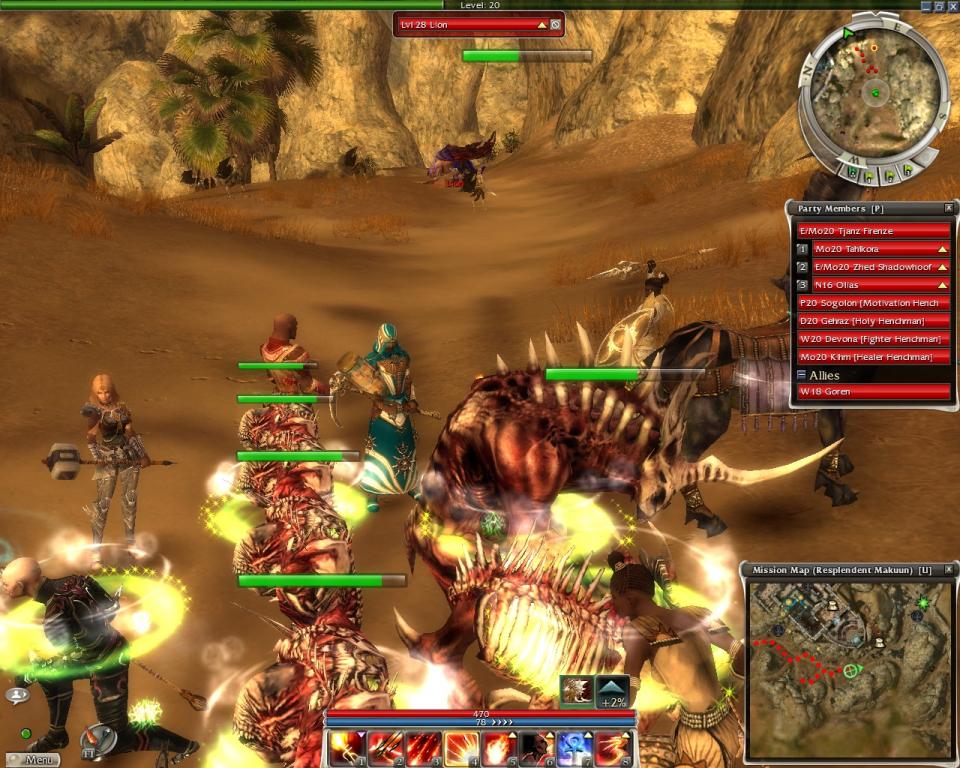The width and height of the screenshot is (960, 768).
Task: Cast the fire skill in slot 5
Action: (x=498, y=746)
